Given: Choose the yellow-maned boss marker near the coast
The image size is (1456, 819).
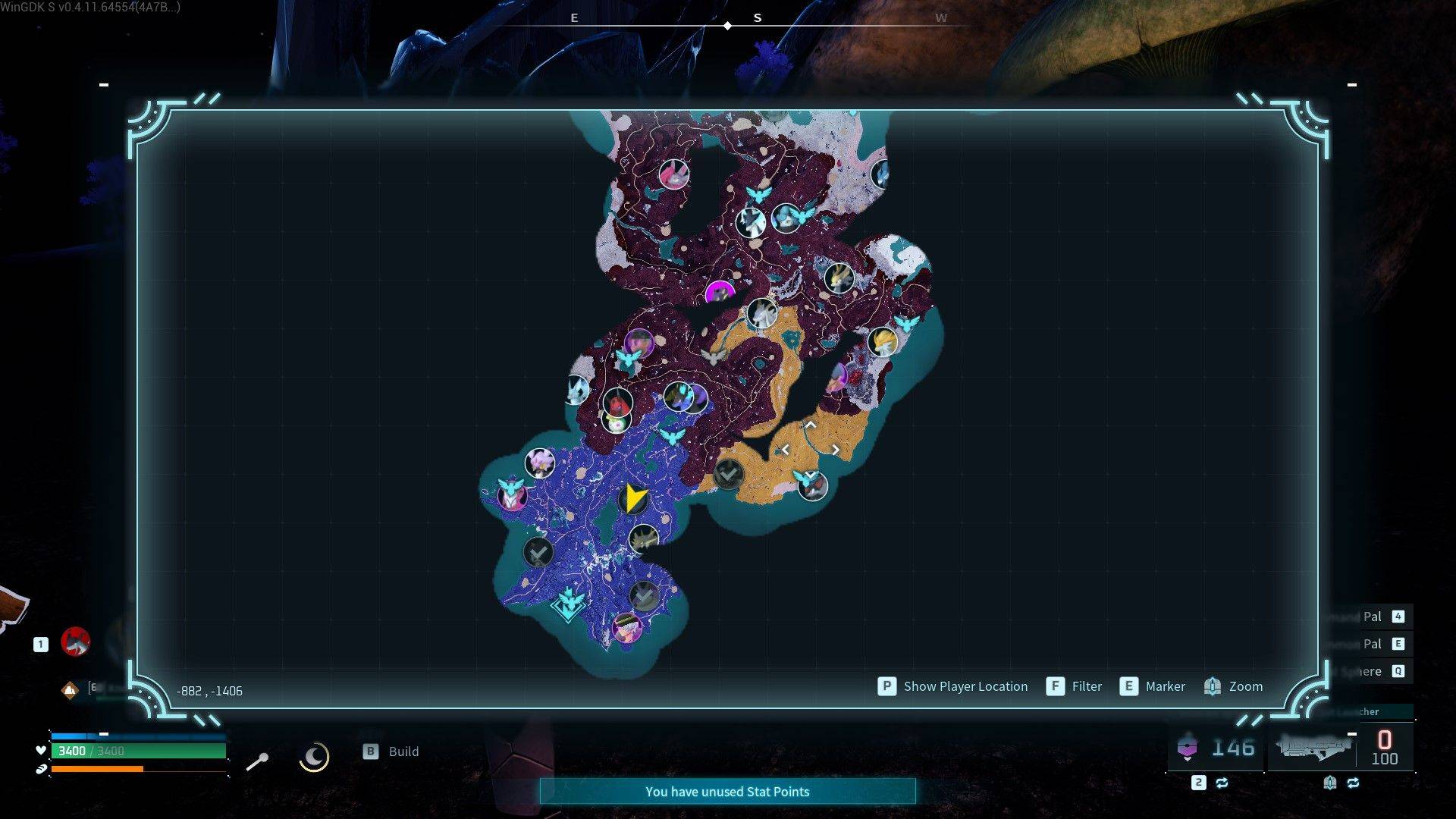Looking at the screenshot, I should (882, 342).
